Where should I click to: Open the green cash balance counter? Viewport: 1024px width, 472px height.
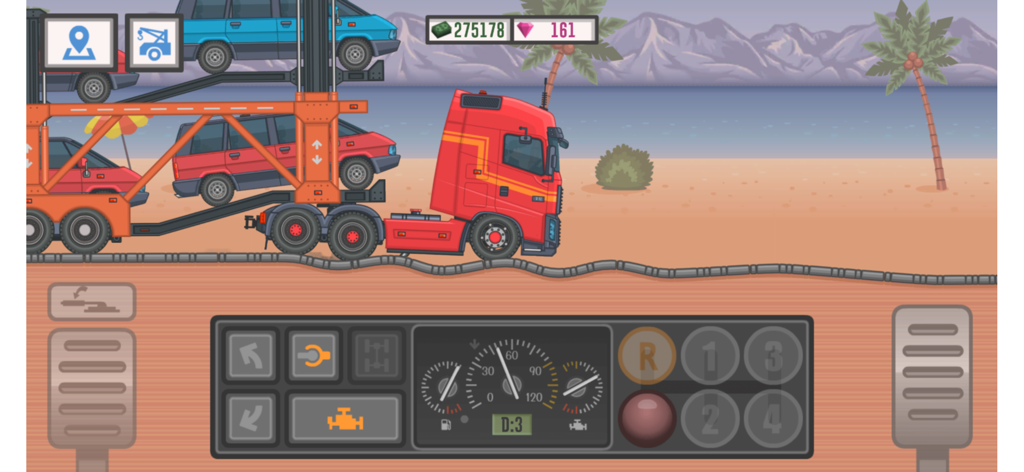click(x=468, y=30)
